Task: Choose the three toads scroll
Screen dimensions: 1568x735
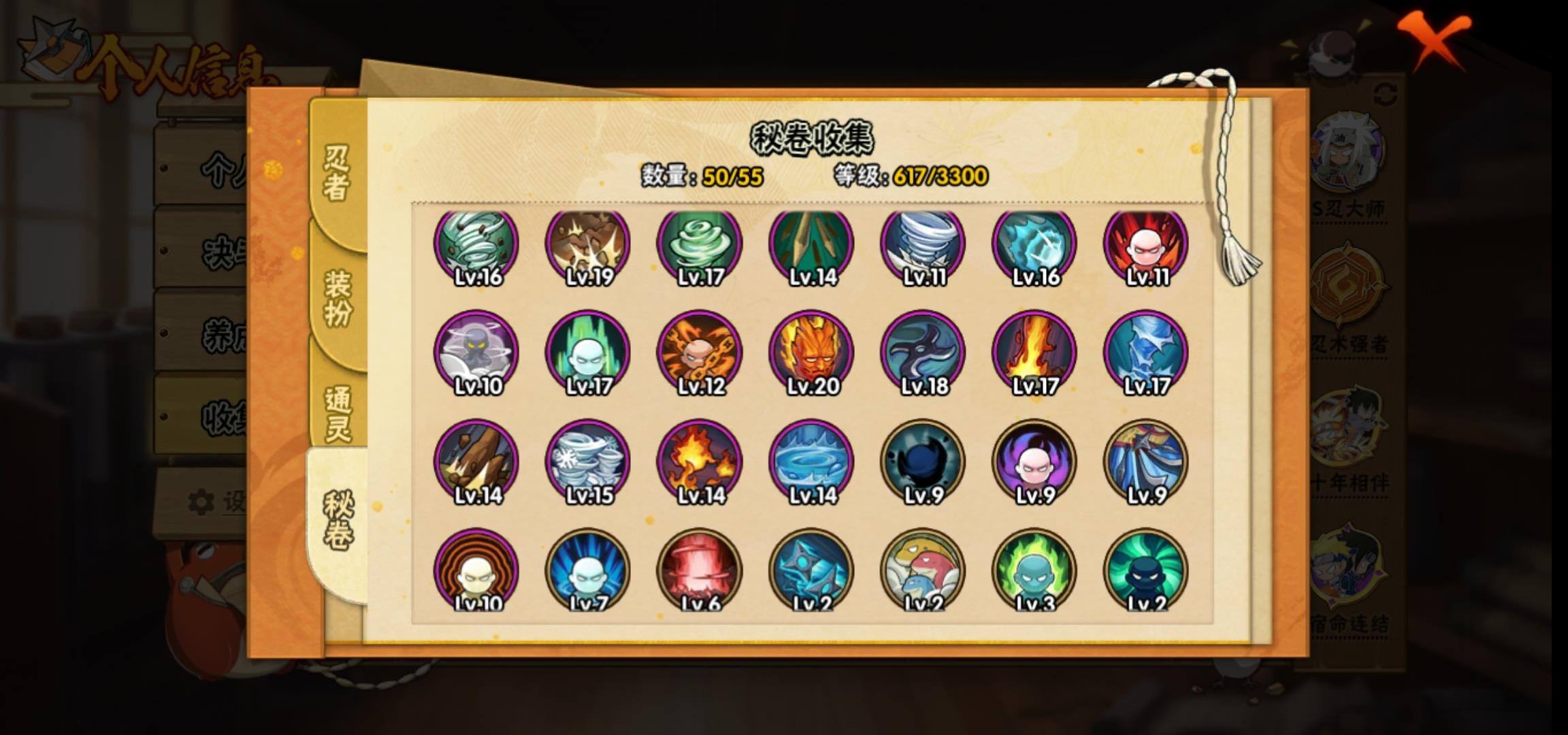Action: coord(923,571)
